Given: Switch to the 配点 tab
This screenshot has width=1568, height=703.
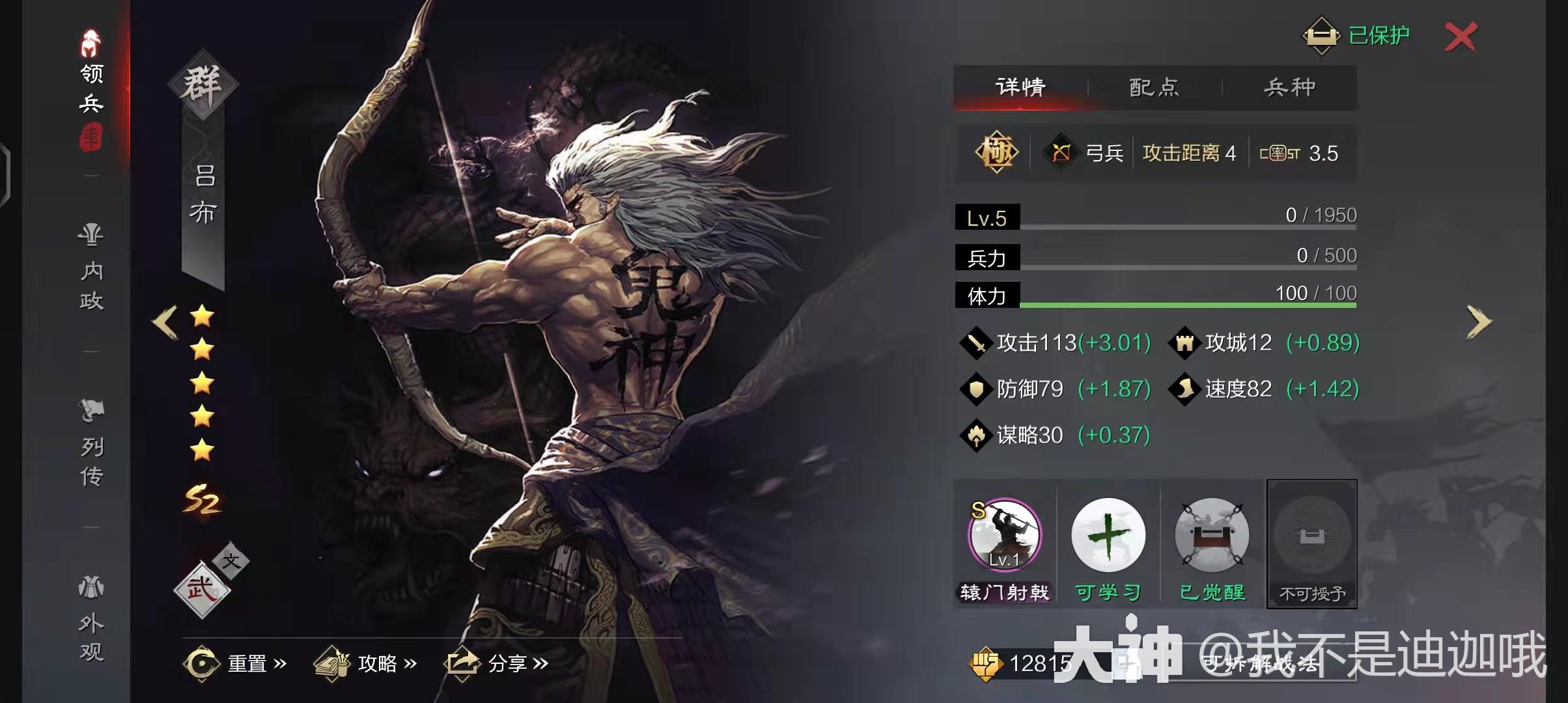Looking at the screenshot, I should click(1152, 88).
